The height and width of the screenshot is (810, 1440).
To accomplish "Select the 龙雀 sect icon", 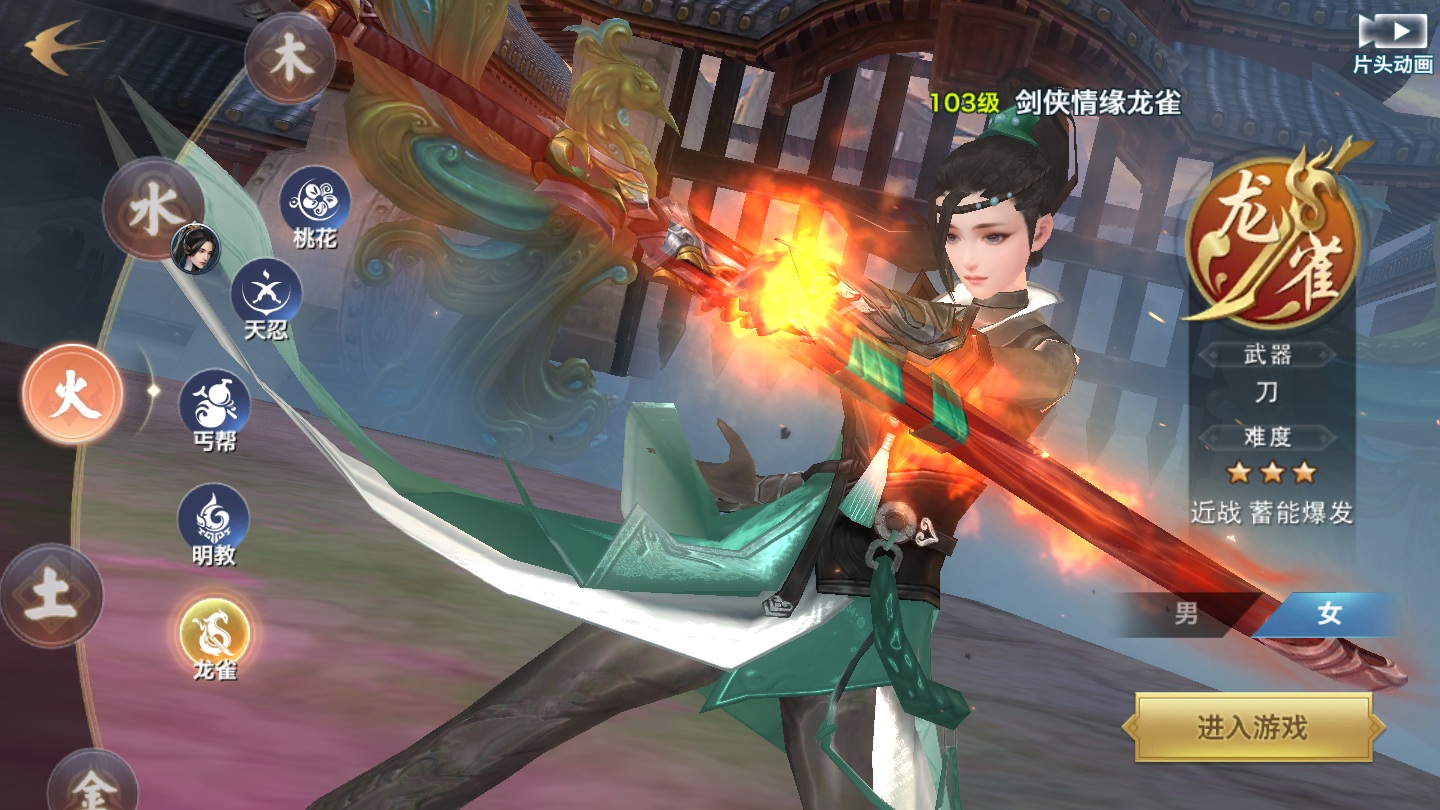I will pyautogui.click(x=214, y=632).
